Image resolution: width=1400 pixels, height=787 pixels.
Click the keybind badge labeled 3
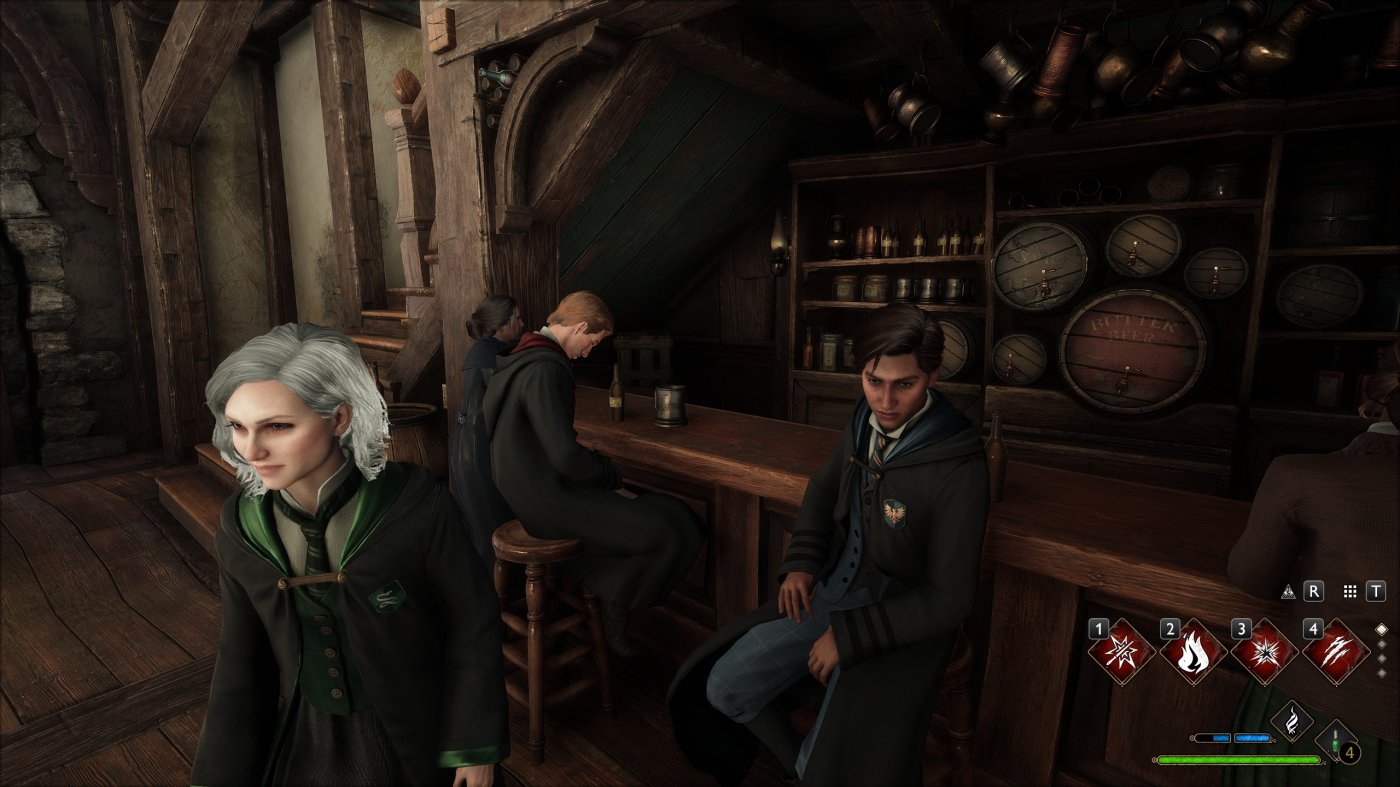[x=1242, y=629]
